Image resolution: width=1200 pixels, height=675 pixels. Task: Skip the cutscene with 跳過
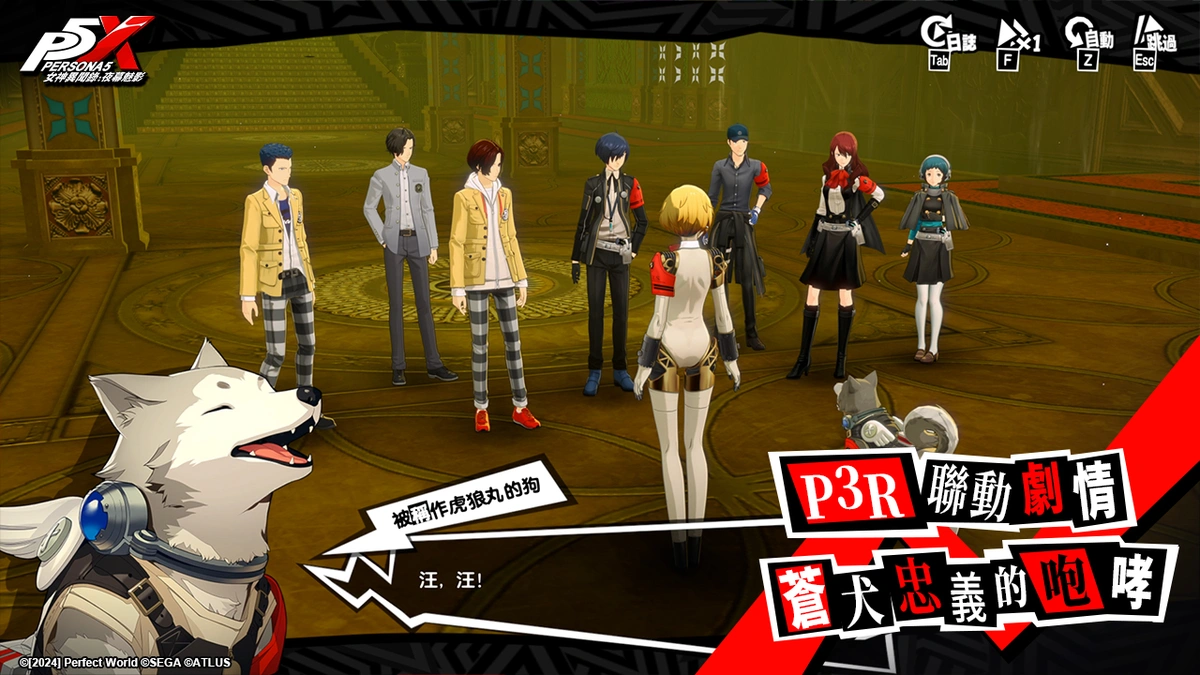pyautogui.click(x=1153, y=38)
